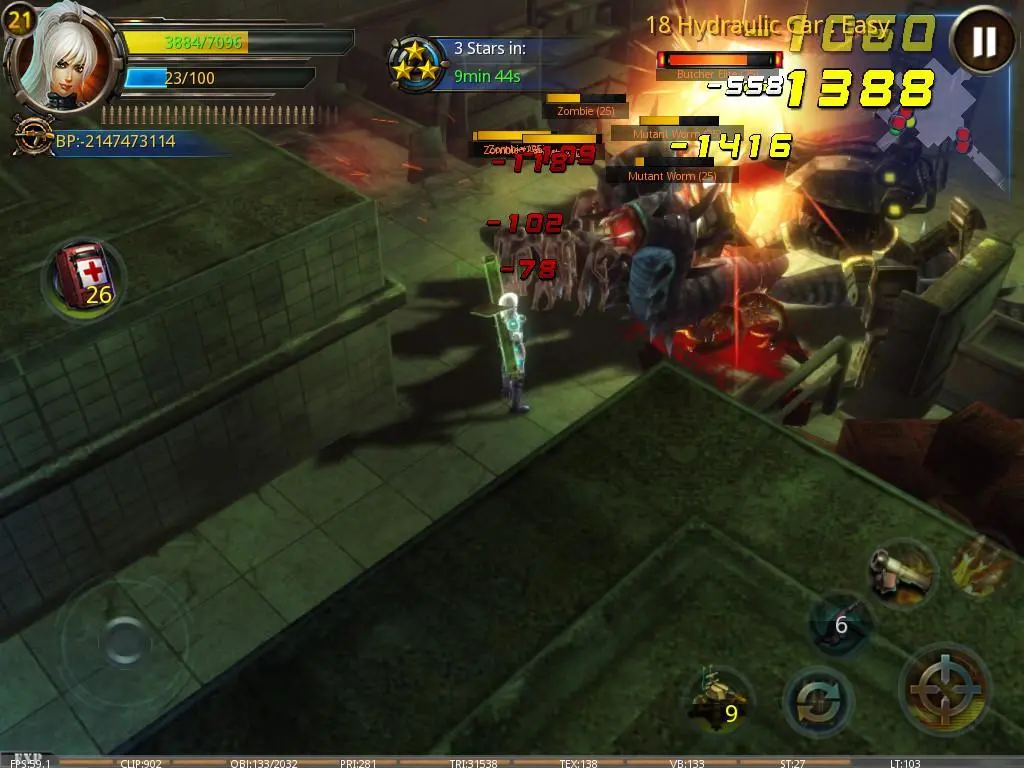Fire weapon with the crosshair button

945,688
